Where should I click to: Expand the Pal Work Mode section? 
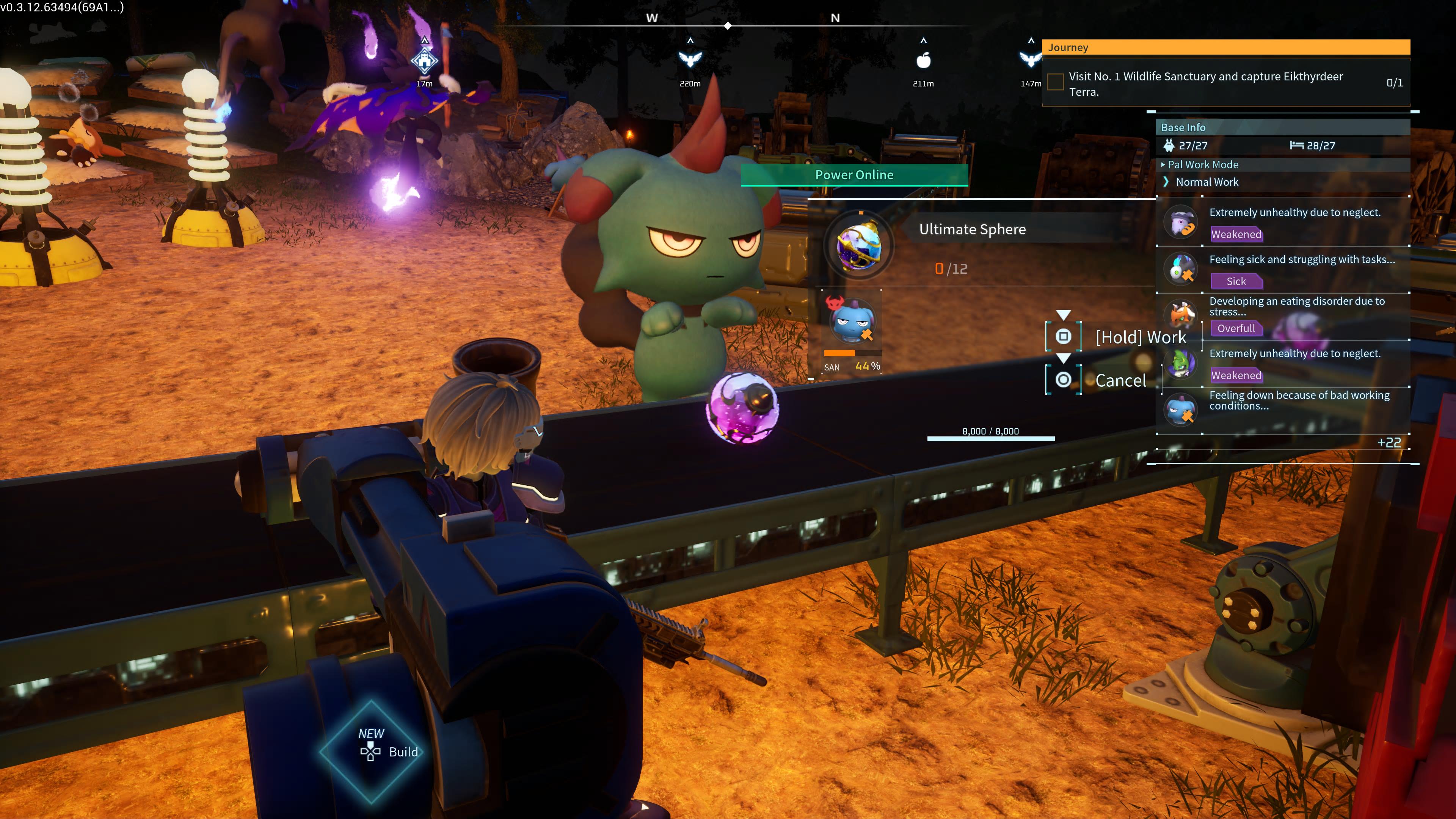[1202, 165]
